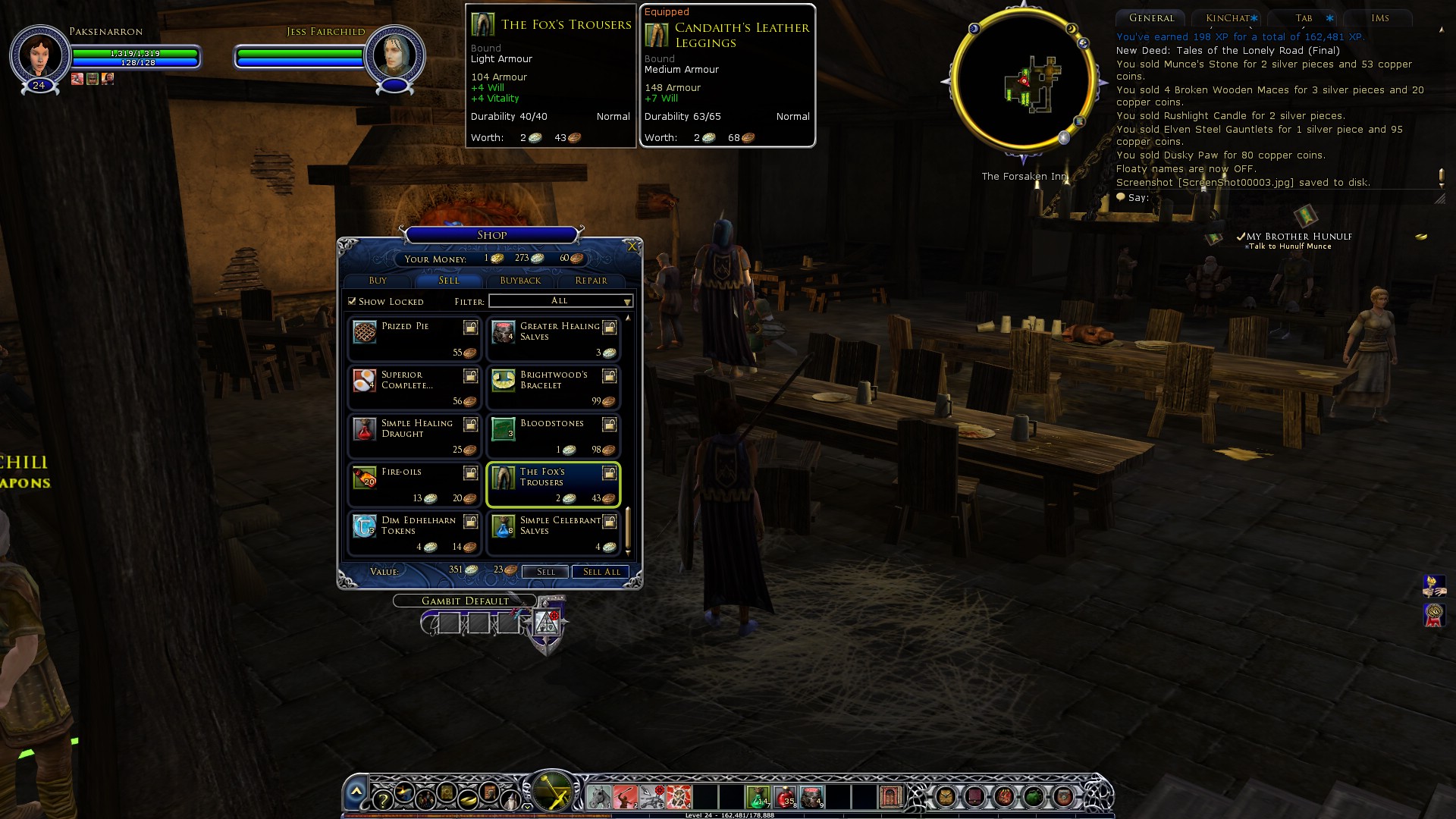The height and width of the screenshot is (819, 1456).
Task: Switch to the Buy tab
Action: point(378,281)
